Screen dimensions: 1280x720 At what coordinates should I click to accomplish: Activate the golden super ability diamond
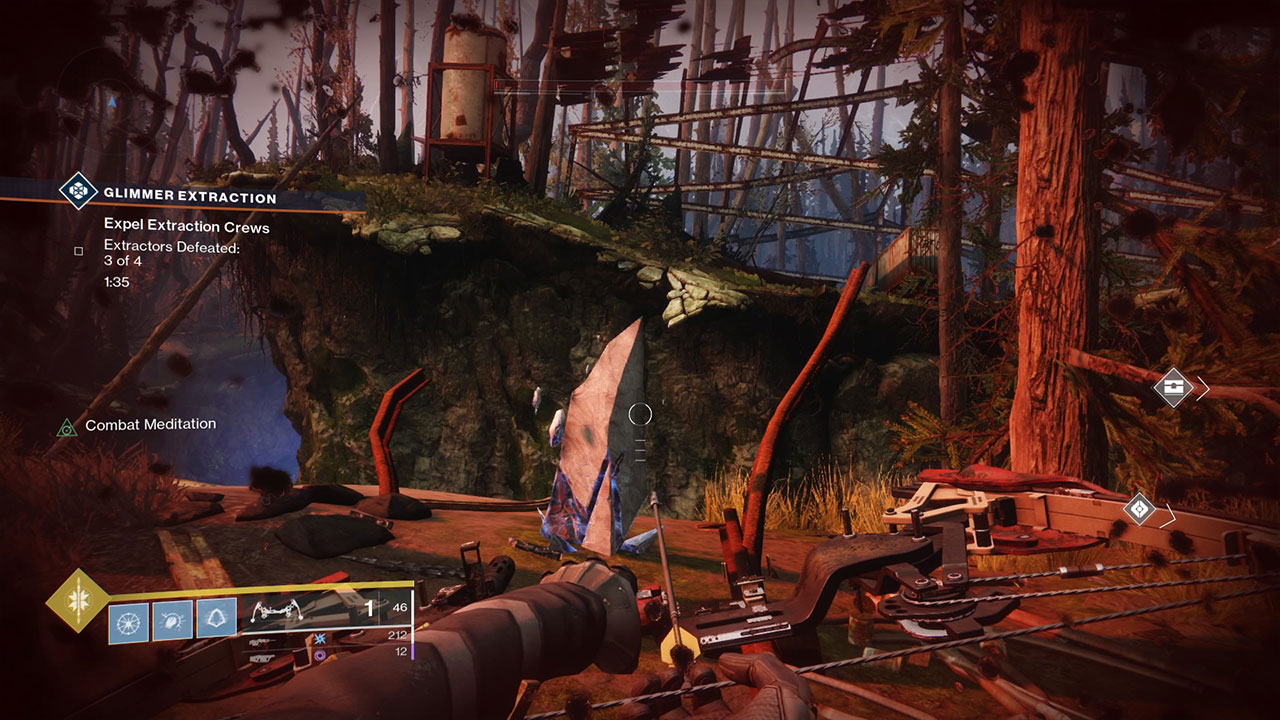77,602
